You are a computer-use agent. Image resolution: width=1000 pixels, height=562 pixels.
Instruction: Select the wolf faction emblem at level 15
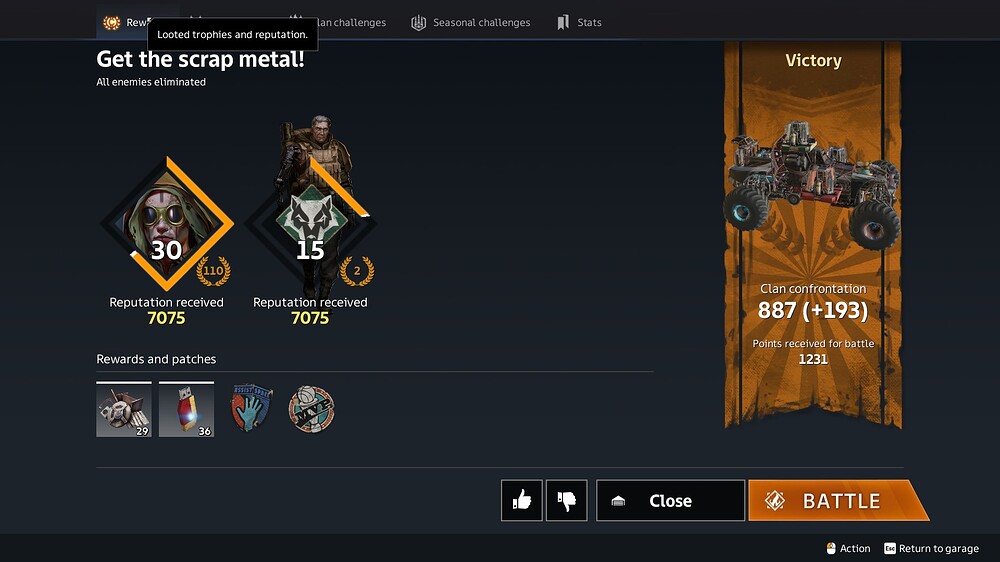(x=310, y=225)
